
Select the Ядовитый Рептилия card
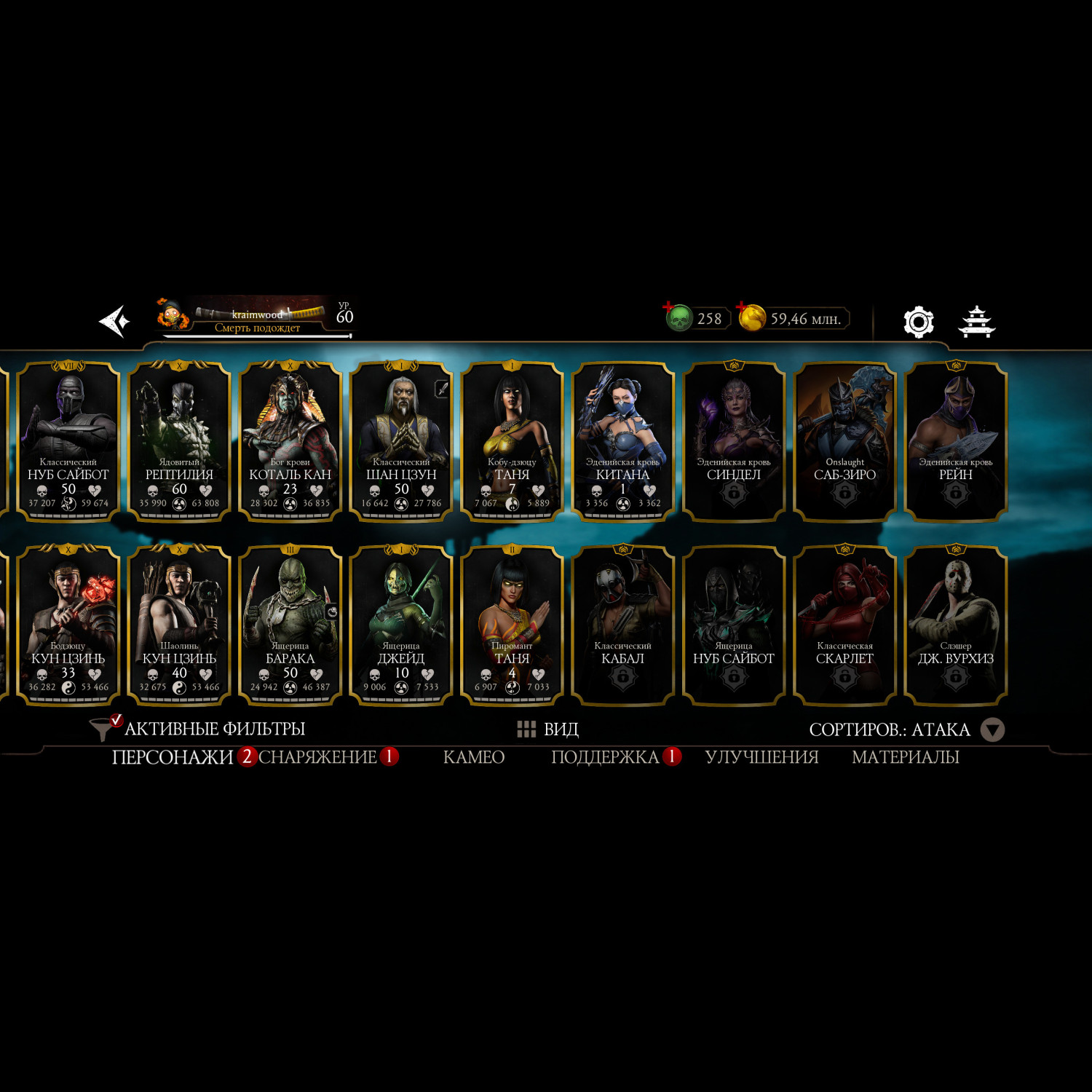point(179,441)
